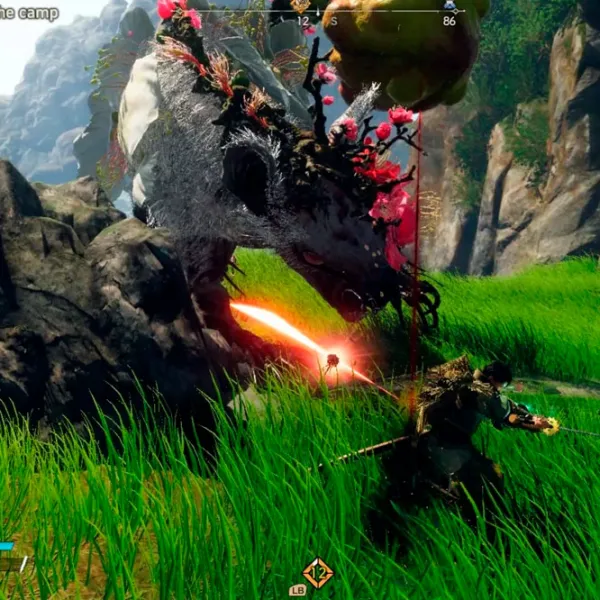
Task: Select the blue camp marker on the compass
Action: (x=449, y=6)
